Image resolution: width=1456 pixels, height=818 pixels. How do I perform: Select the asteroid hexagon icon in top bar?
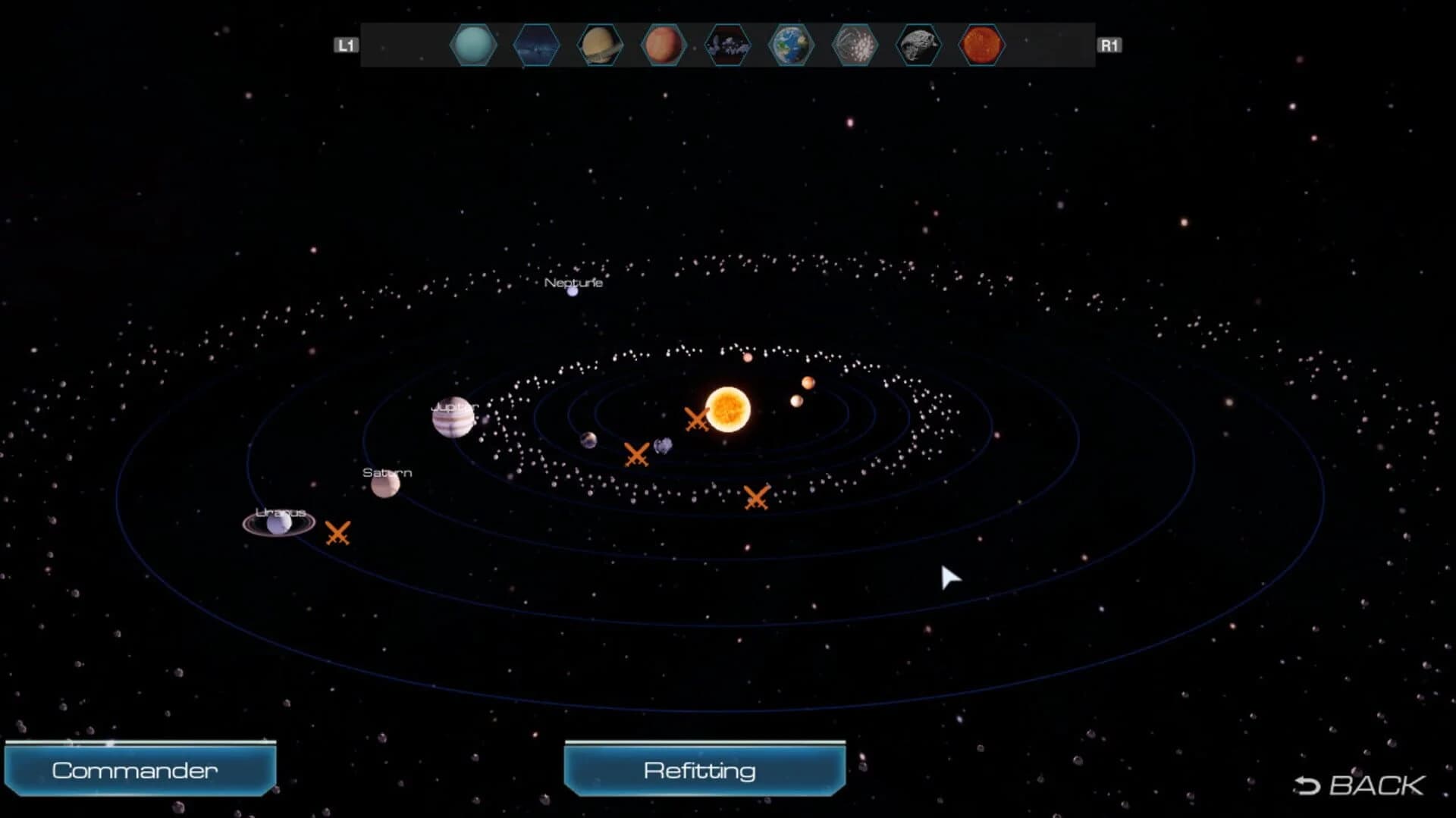pos(917,45)
